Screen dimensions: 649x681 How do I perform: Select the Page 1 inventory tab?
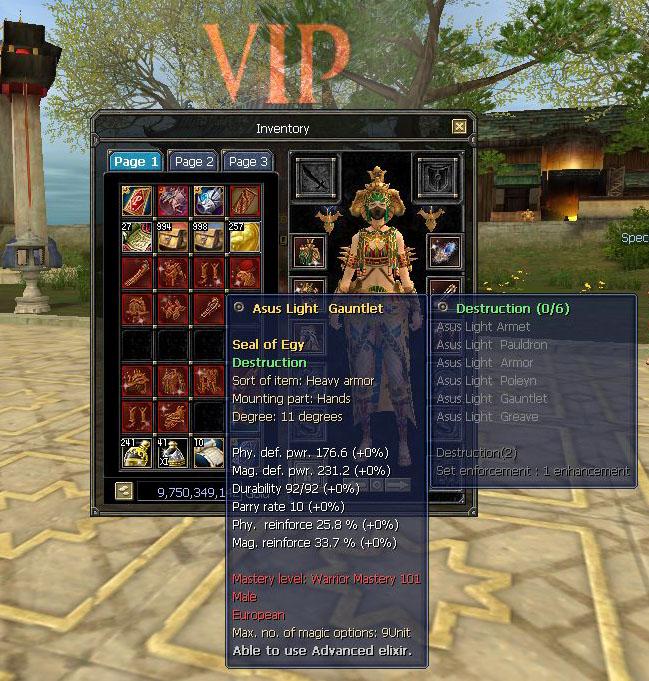point(136,161)
